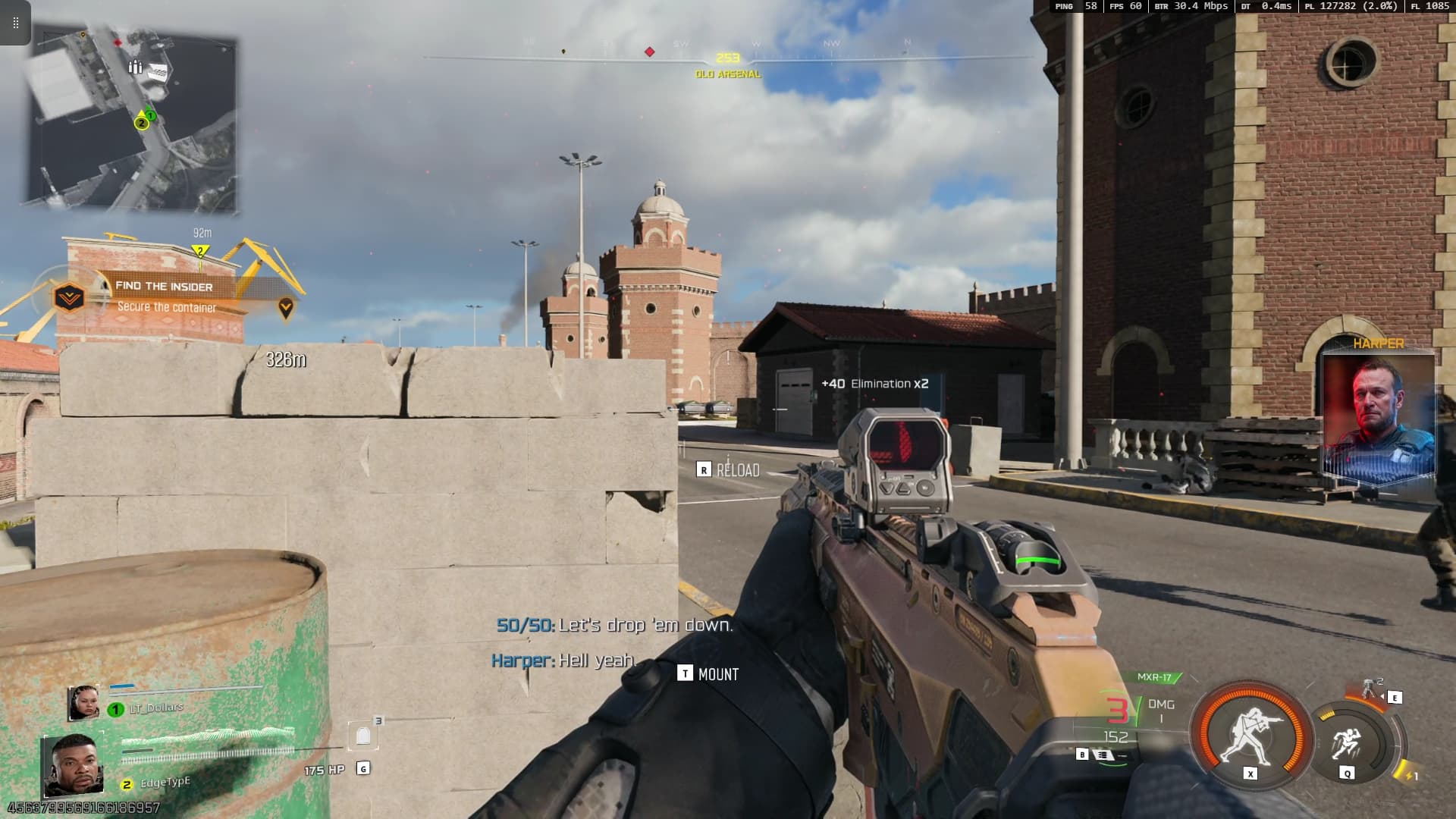Click the Secure the container objective text
This screenshot has width=1456, height=819.
(x=167, y=306)
